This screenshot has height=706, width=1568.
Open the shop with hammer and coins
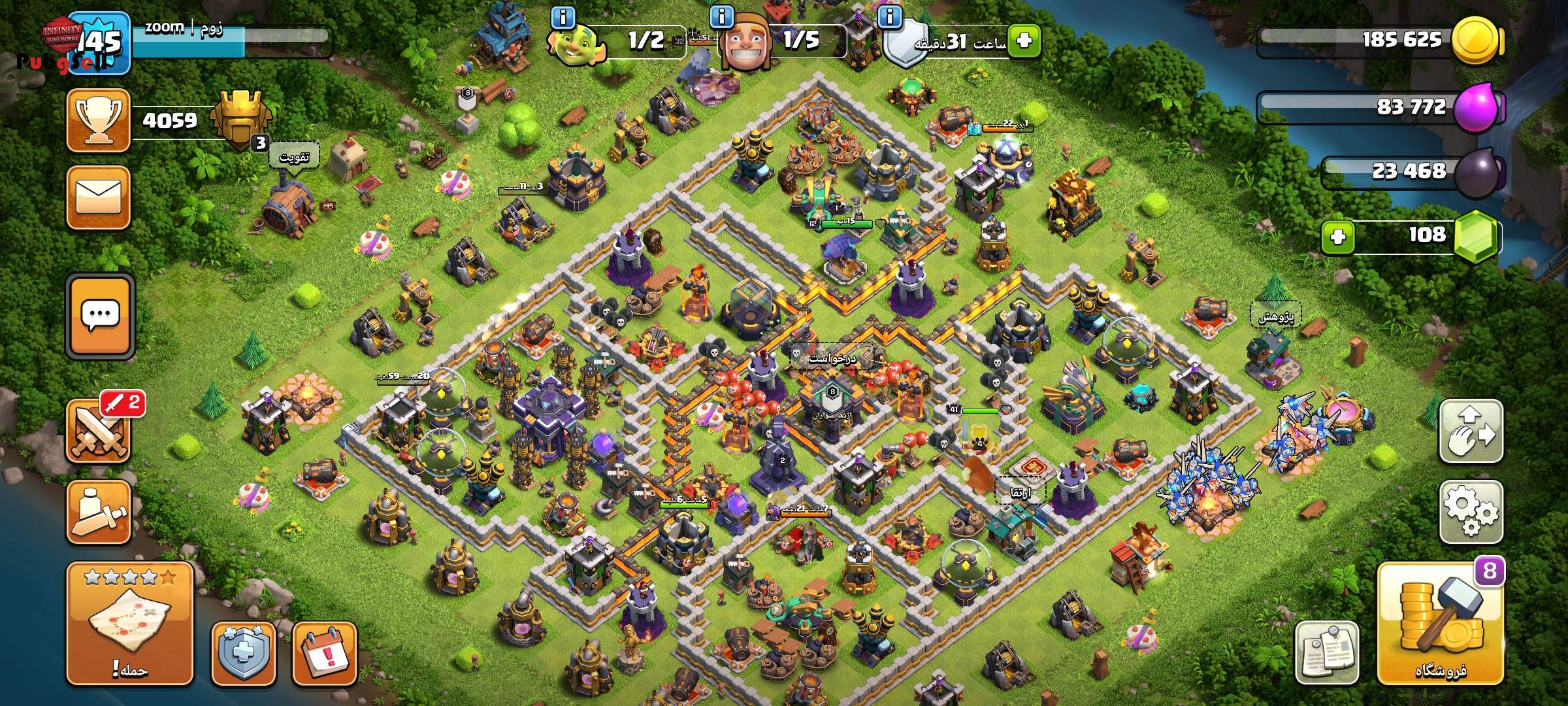point(1440,624)
